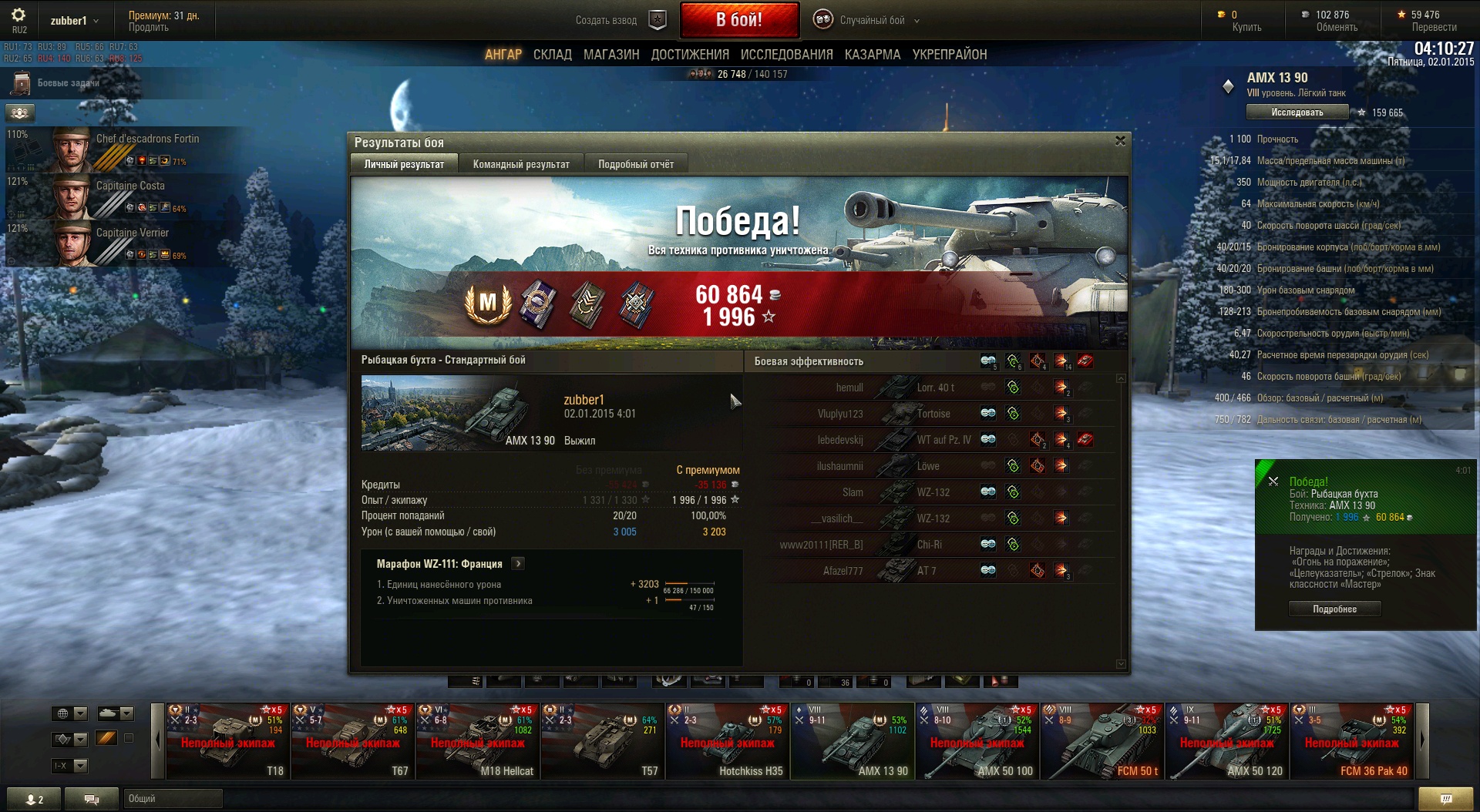Switch to the Командный результат tab
1480x812 pixels.
click(x=521, y=164)
